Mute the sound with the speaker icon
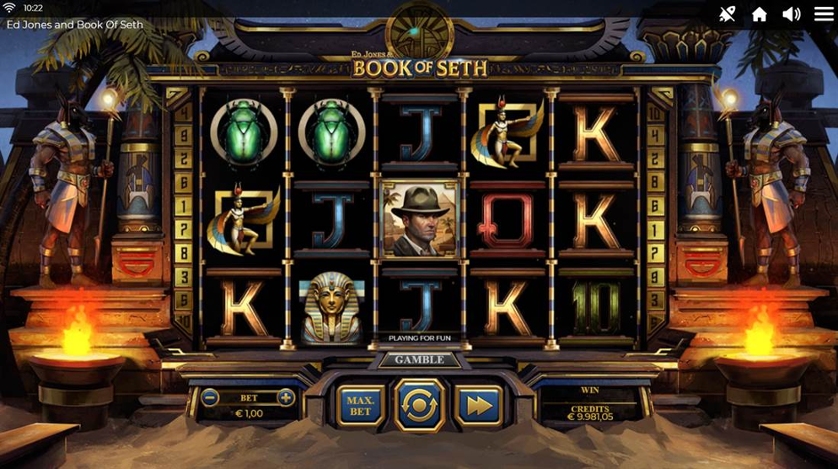Viewport: 838px width, 469px height. pos(791,14)
